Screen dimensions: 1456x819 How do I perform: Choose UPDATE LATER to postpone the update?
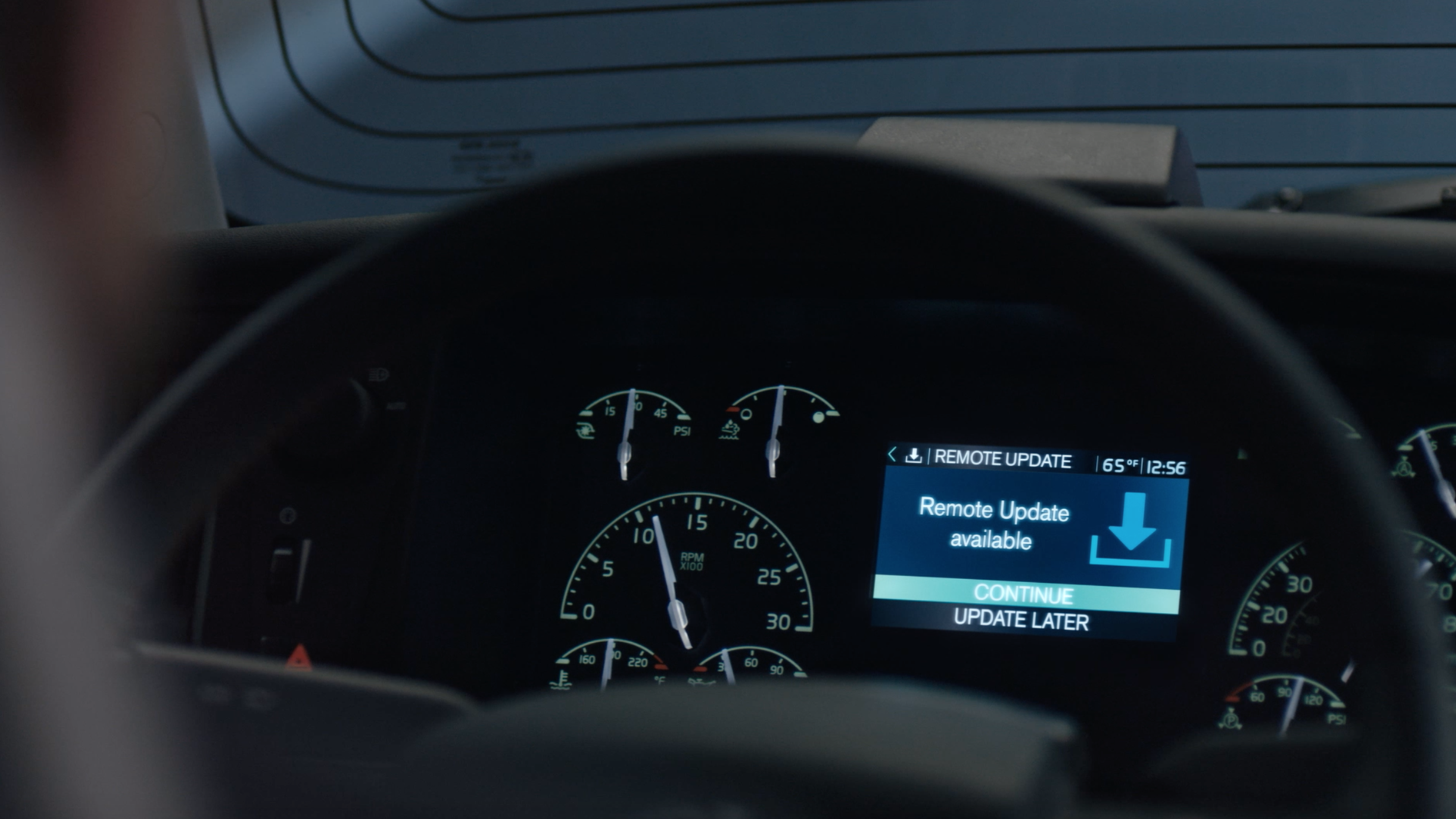[x=1021, y=620]
